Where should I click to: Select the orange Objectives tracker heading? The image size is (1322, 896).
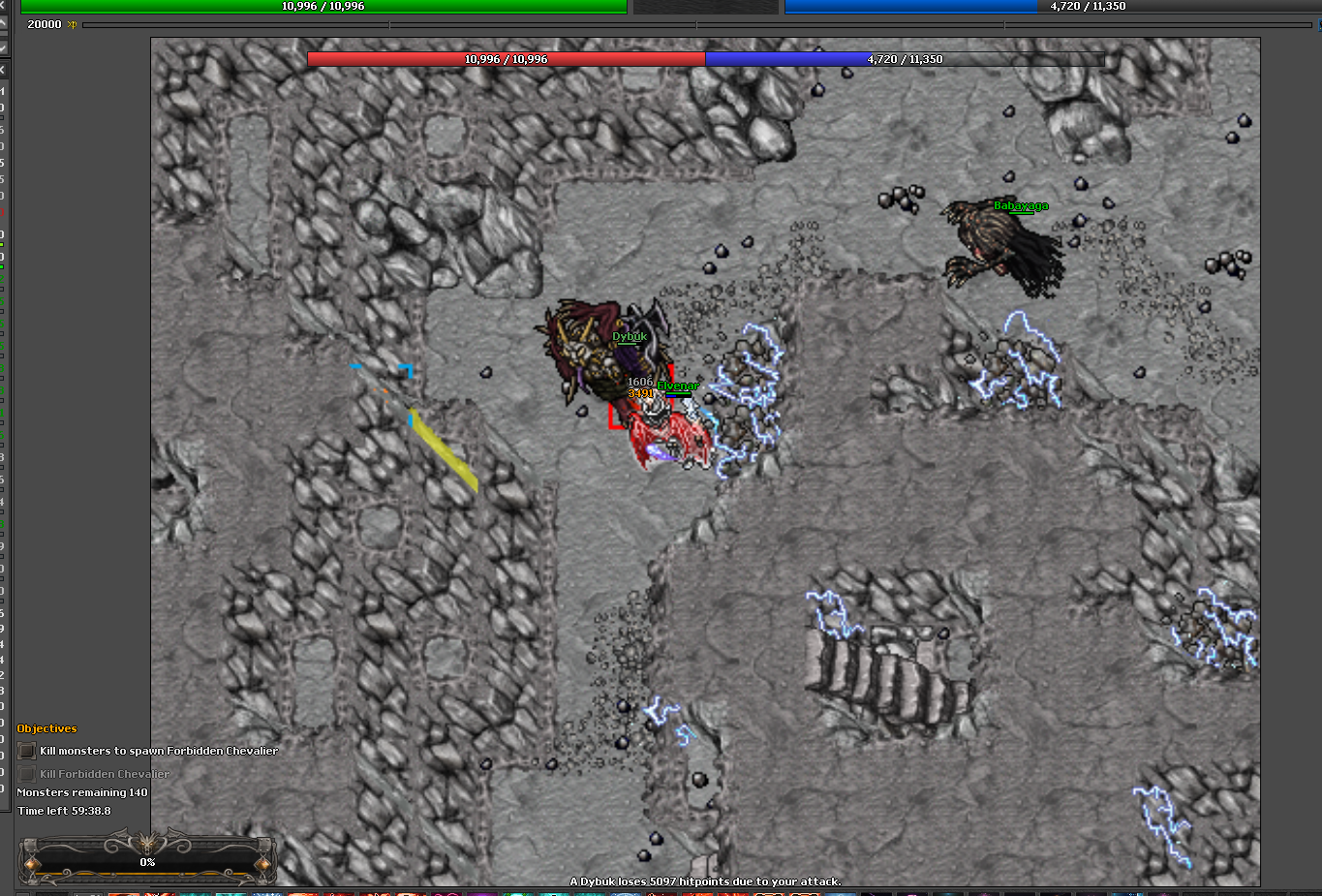tap(46, 728)
